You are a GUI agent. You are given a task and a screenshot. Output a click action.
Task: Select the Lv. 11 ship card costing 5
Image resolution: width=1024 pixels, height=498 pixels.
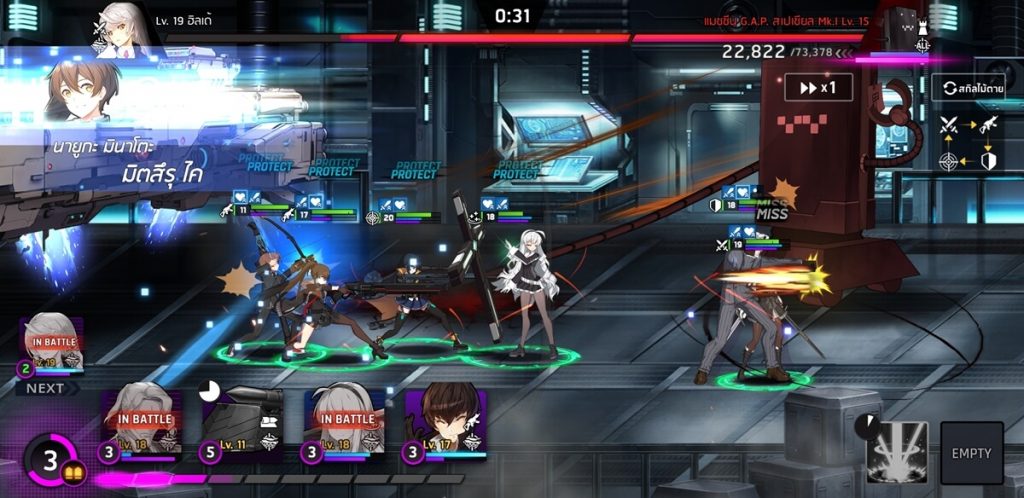pyautogui.click(x=243, y=424)
